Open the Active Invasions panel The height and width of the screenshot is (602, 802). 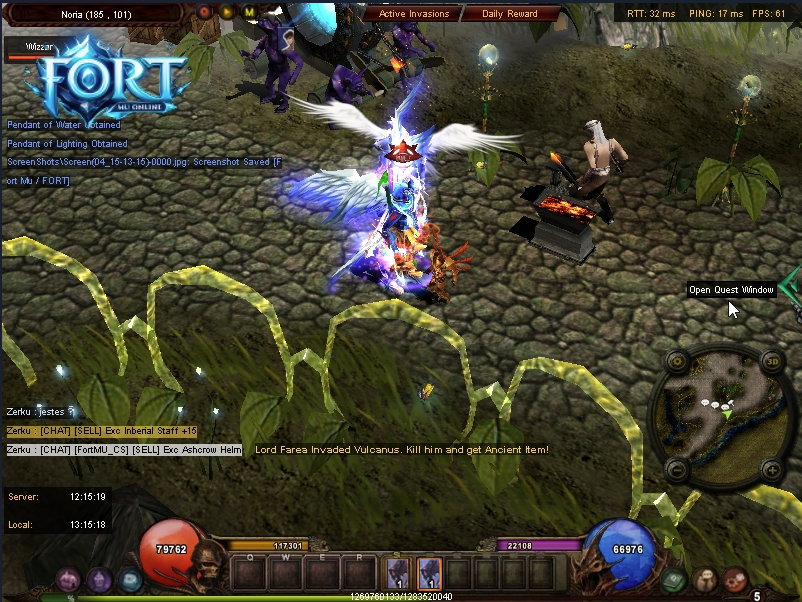(413, 14)
